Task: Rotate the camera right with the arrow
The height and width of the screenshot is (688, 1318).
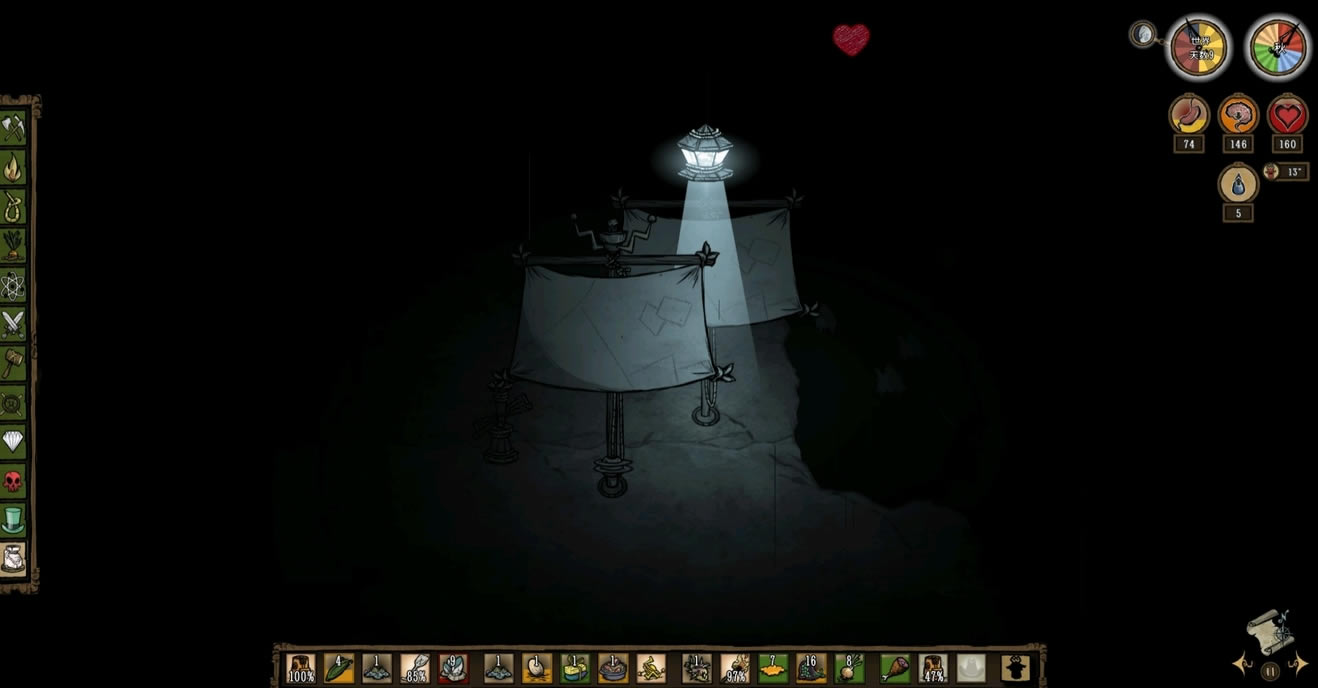Action: (1296, 664)
